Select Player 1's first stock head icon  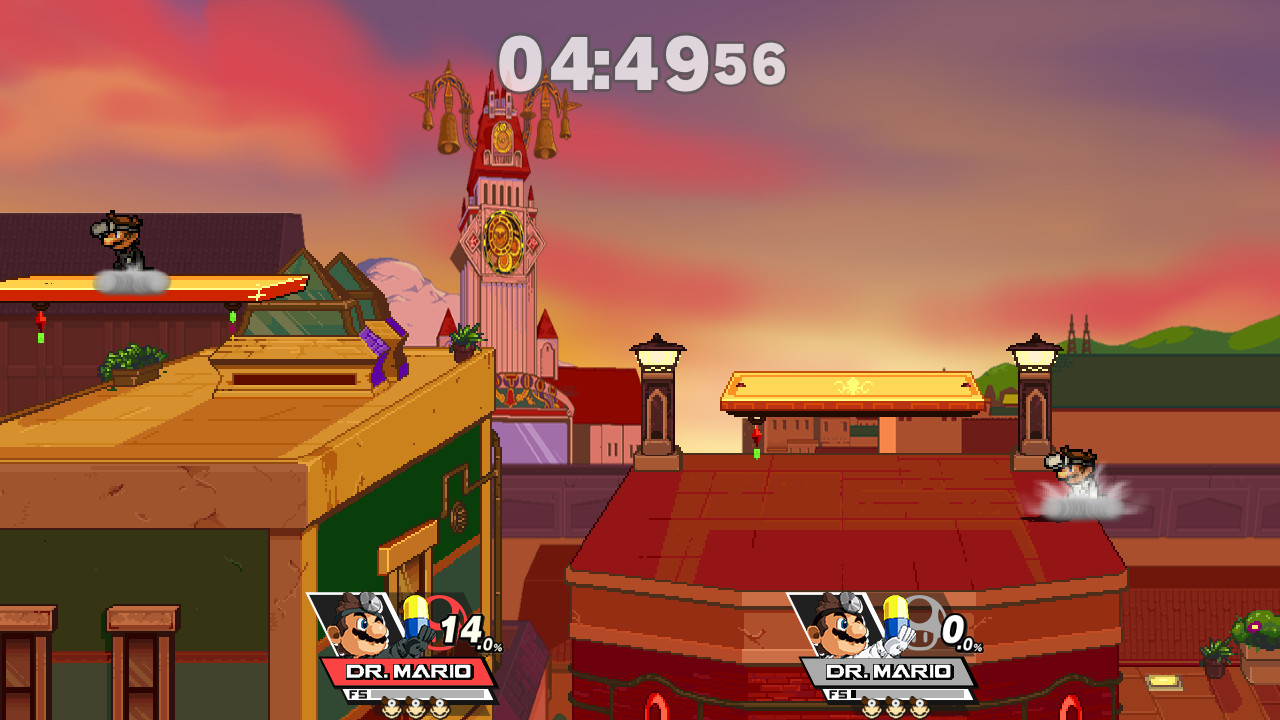click(390, 707)
